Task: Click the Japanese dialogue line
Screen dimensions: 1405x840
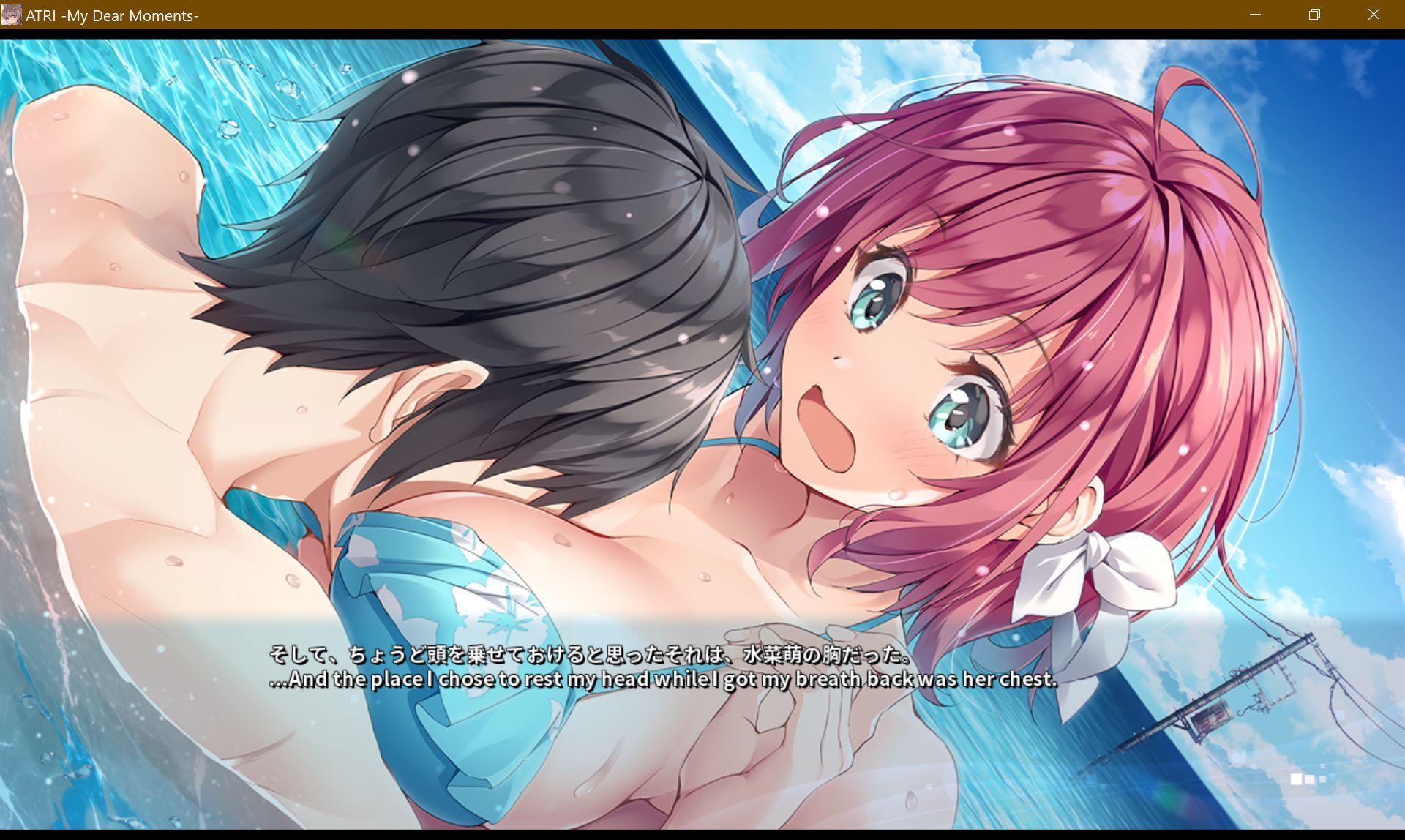Action: tap(589, 657)
